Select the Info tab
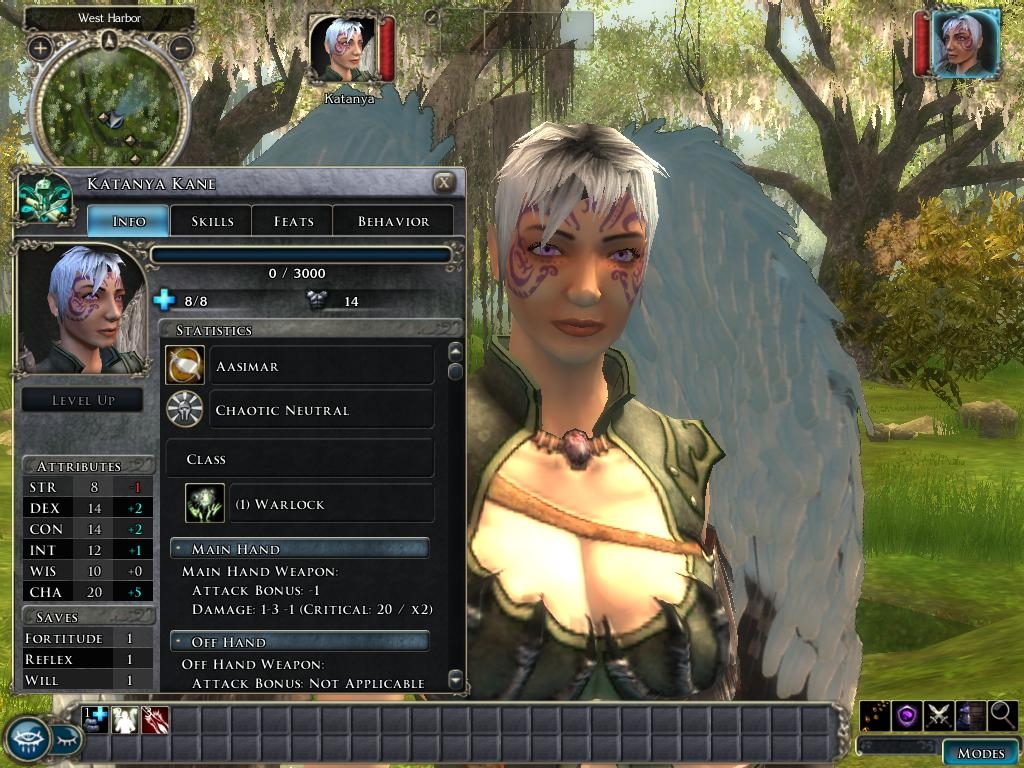Image resolution: width=1024 pixels, height=768 pixels. 129,221
